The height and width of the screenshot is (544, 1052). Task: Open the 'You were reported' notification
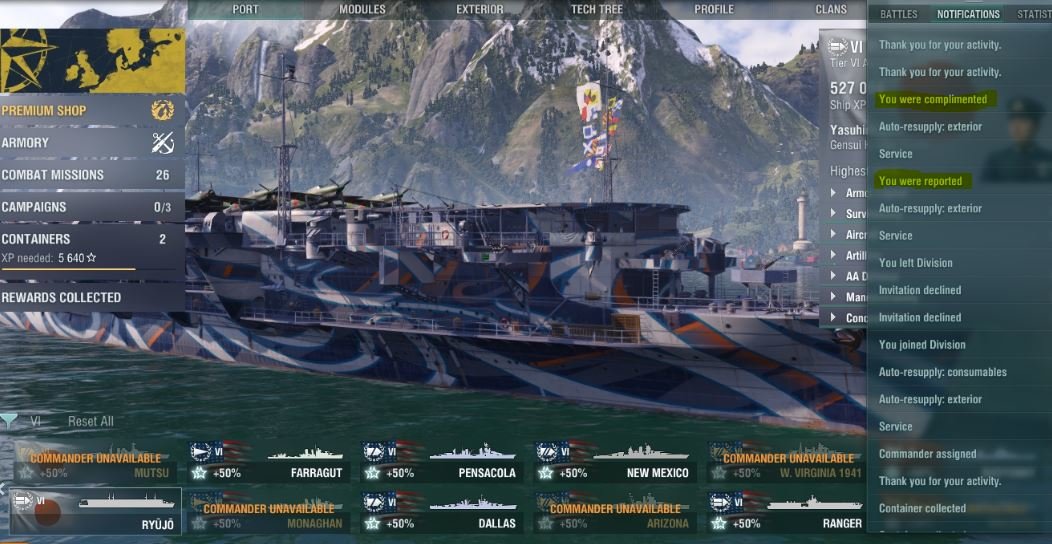pyautogui.click(x=920, y=181)
